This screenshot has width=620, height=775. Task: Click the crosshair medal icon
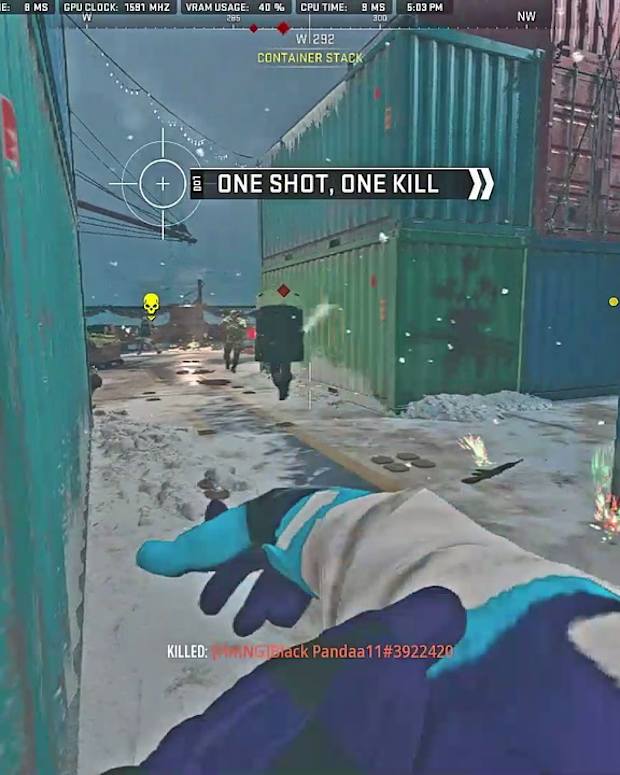[x=160, y=184]
